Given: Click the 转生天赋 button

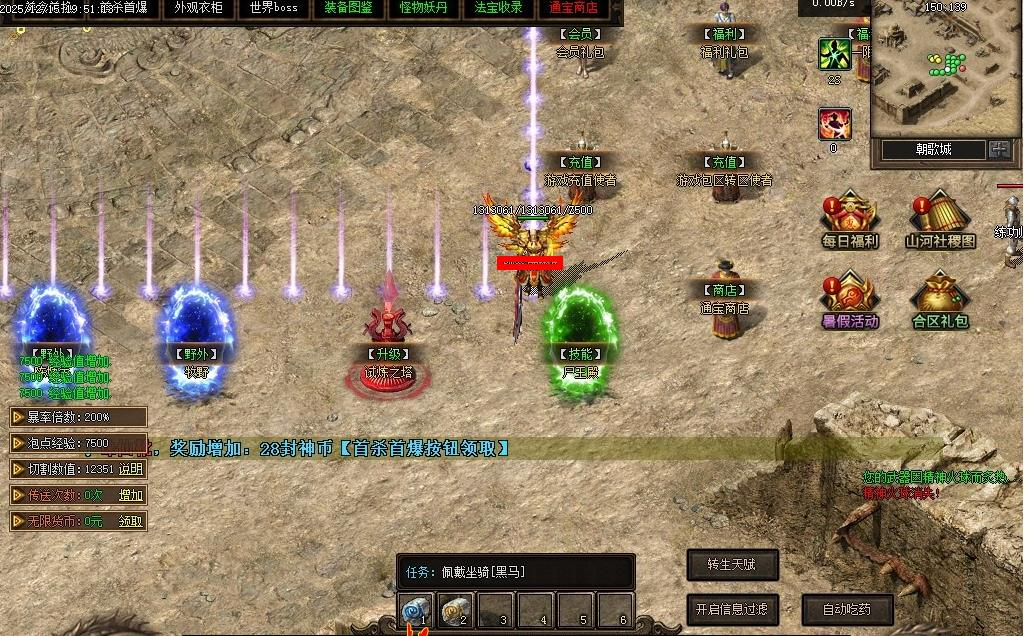Looking at the screenshot, I should (x=732, y=565).
